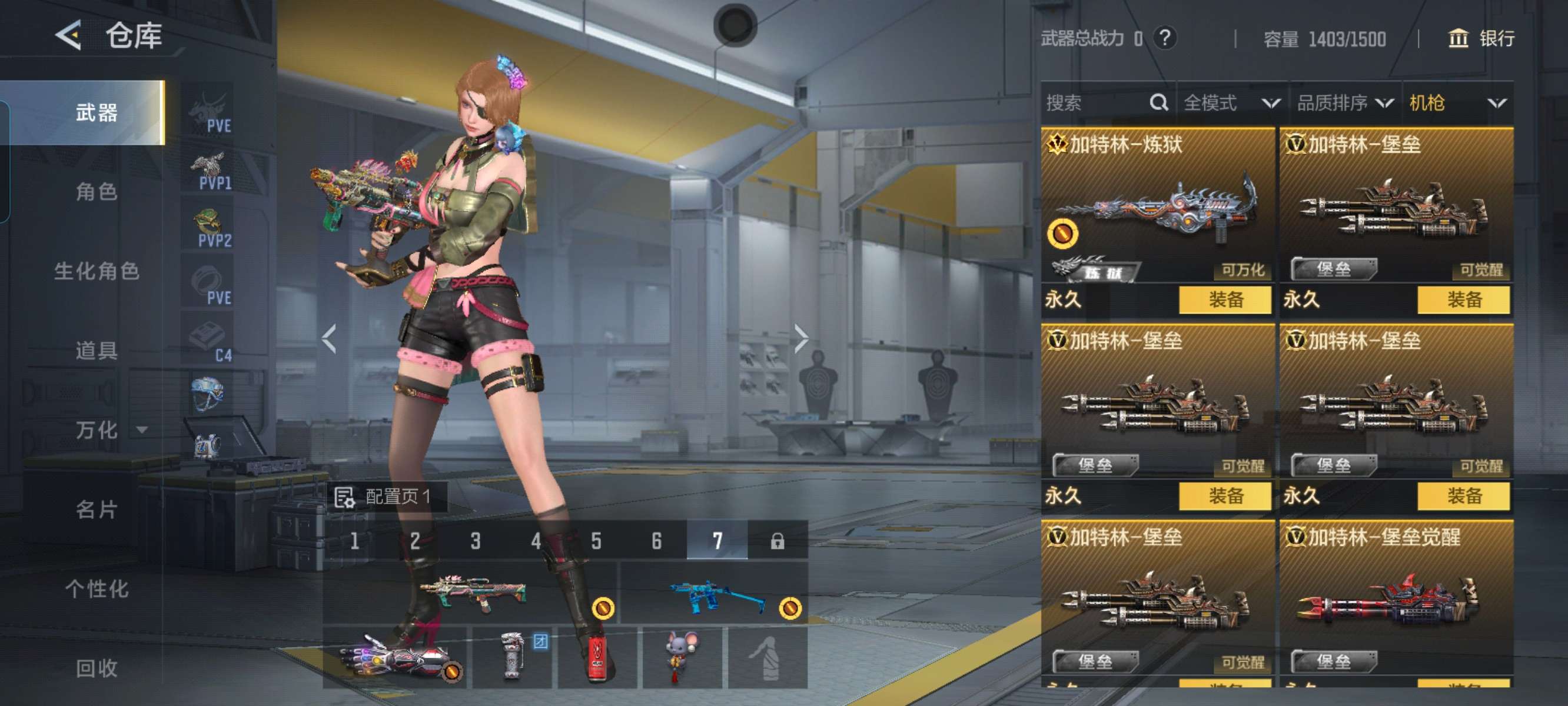Open the 全模式 mode dropdown

(x=1231, y=103)
